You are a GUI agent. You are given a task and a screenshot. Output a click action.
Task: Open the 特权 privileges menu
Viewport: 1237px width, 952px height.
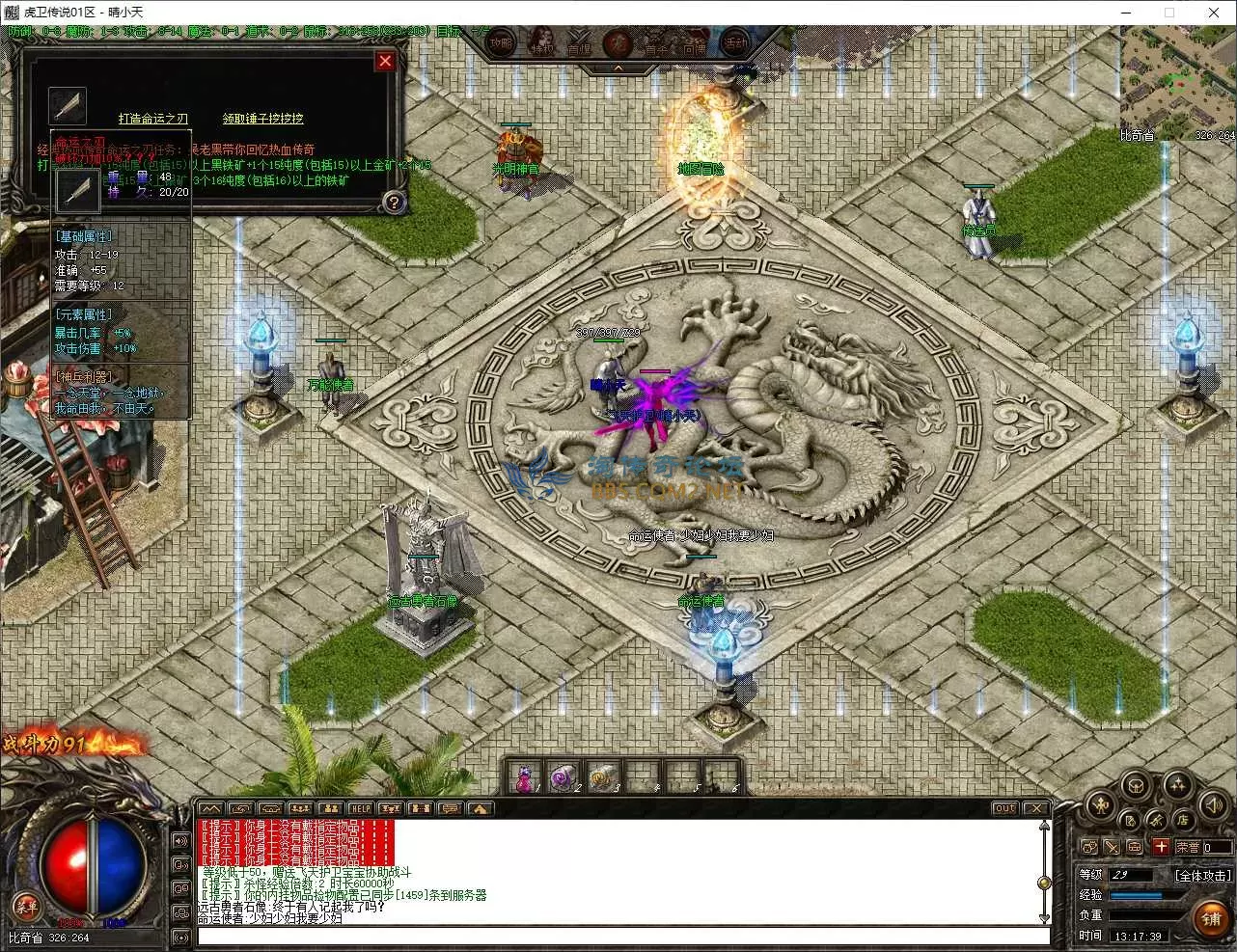542,44
